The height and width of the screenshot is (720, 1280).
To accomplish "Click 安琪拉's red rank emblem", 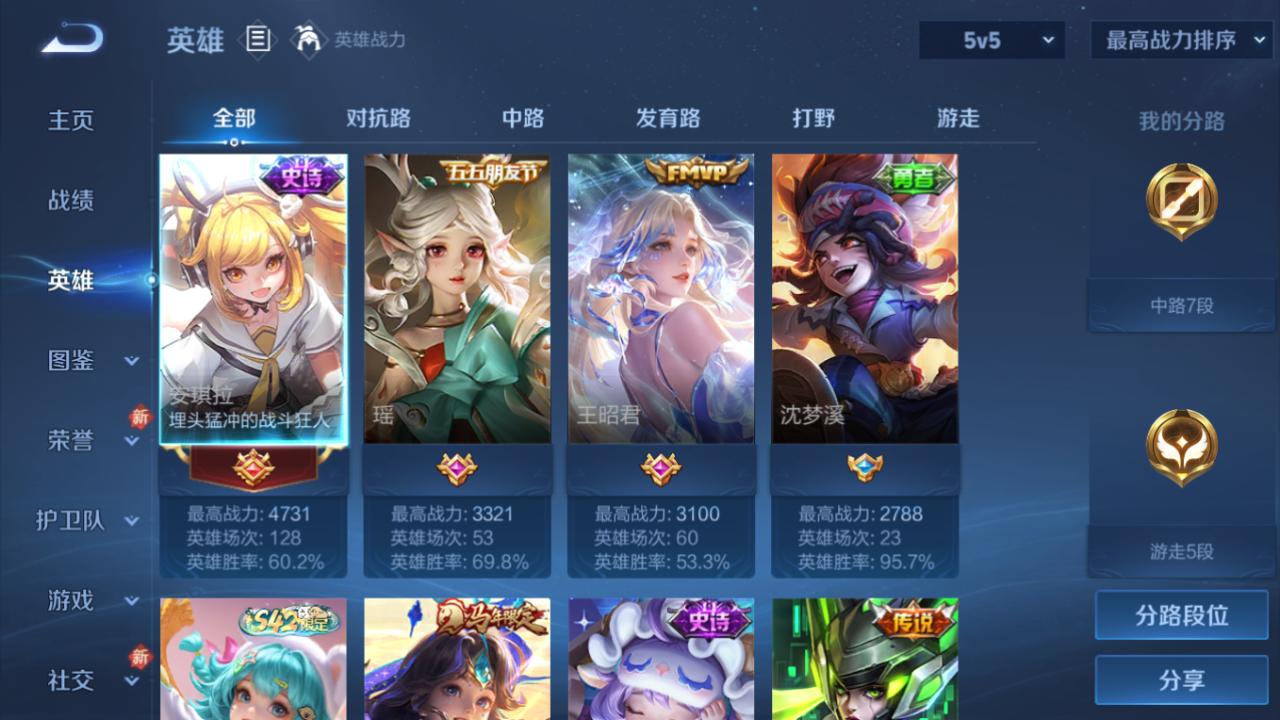I will click(252, 466).
